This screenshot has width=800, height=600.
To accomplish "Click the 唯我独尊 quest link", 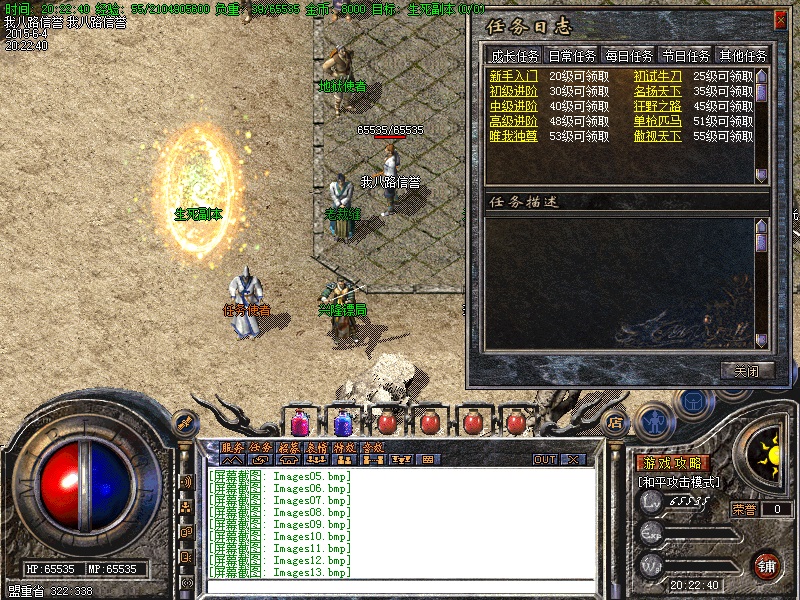I will [x=513, y=136].
